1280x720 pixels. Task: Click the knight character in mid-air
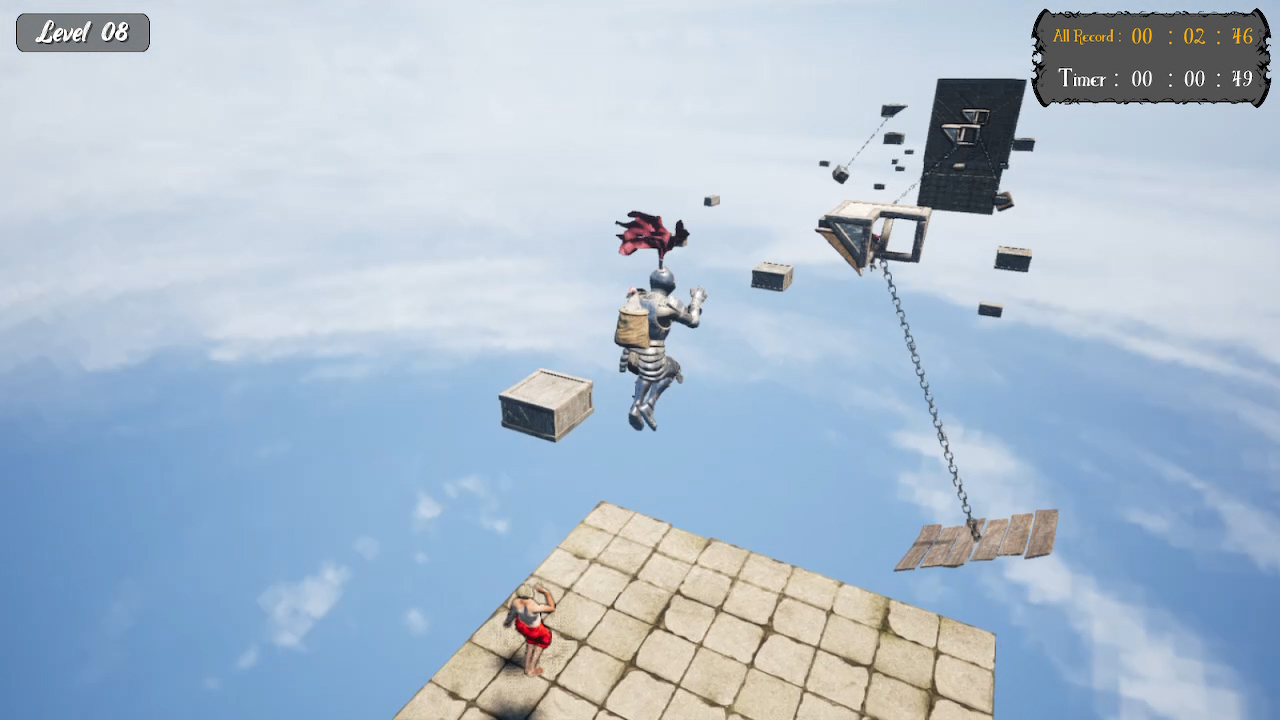[655, 340]
